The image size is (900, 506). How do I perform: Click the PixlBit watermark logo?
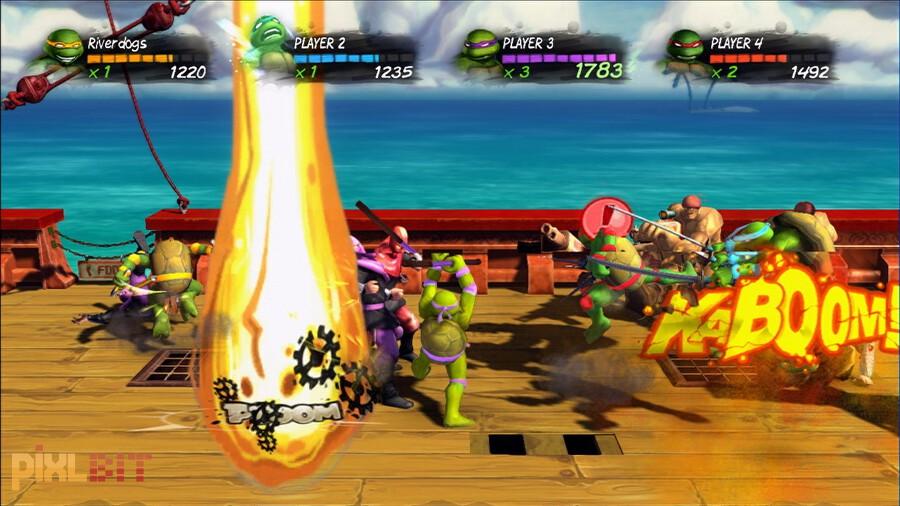click(x=80, y=466)
